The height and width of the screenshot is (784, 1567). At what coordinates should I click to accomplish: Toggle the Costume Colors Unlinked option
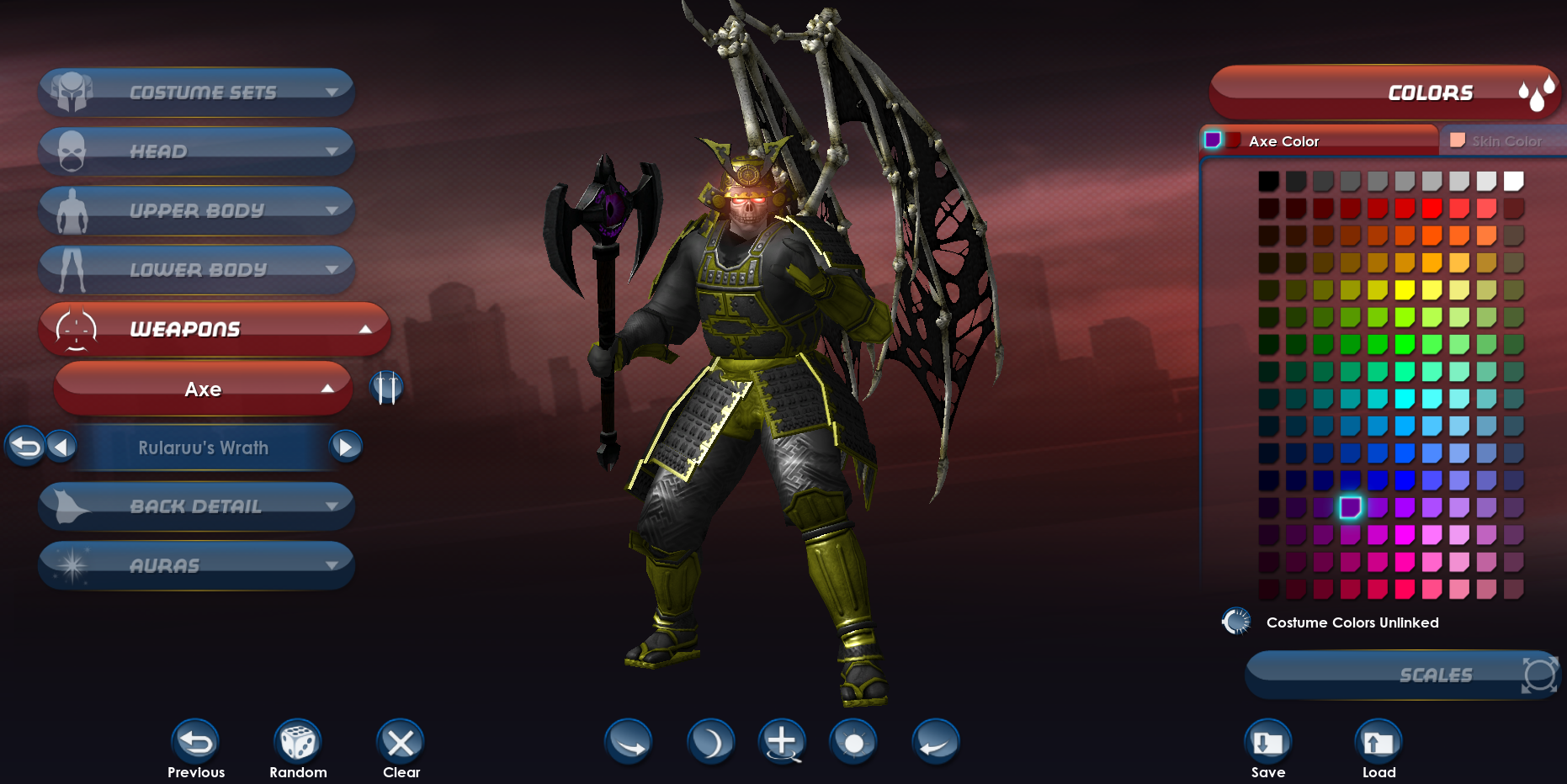(1236, 622)
